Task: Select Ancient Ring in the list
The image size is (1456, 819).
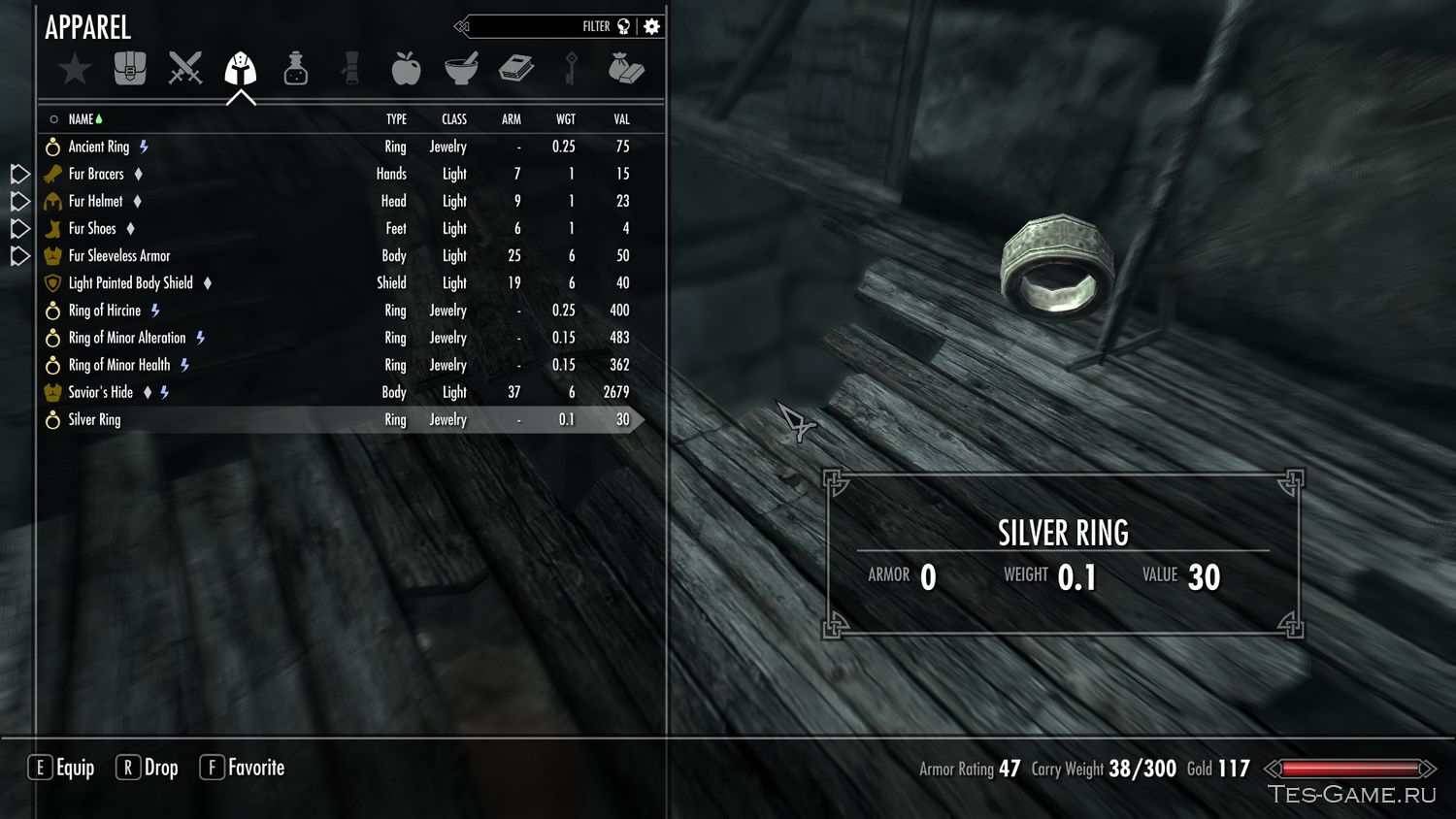Action: (99, 147)
